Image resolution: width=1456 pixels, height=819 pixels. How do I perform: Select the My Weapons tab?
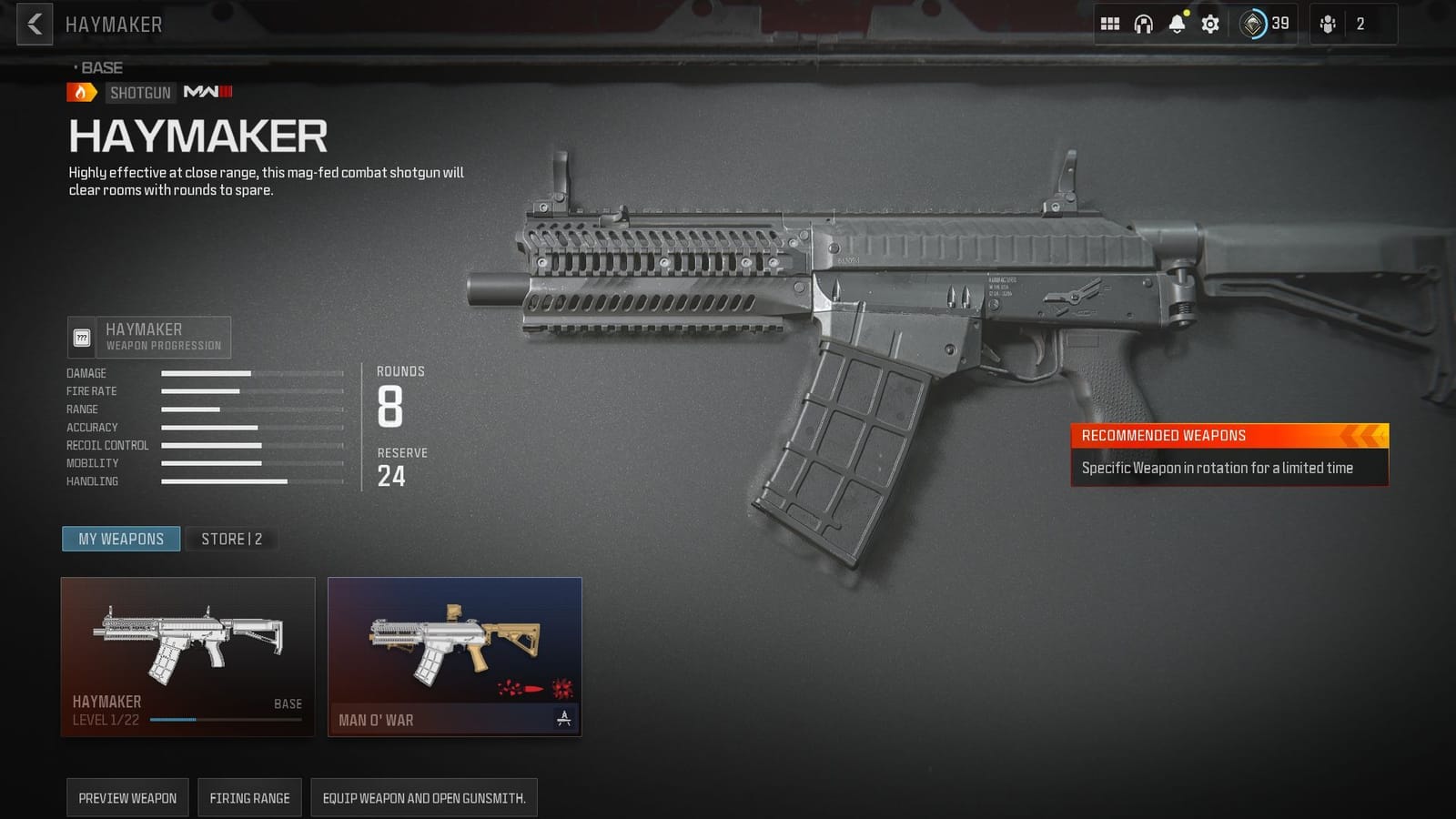tap(121, 539)
